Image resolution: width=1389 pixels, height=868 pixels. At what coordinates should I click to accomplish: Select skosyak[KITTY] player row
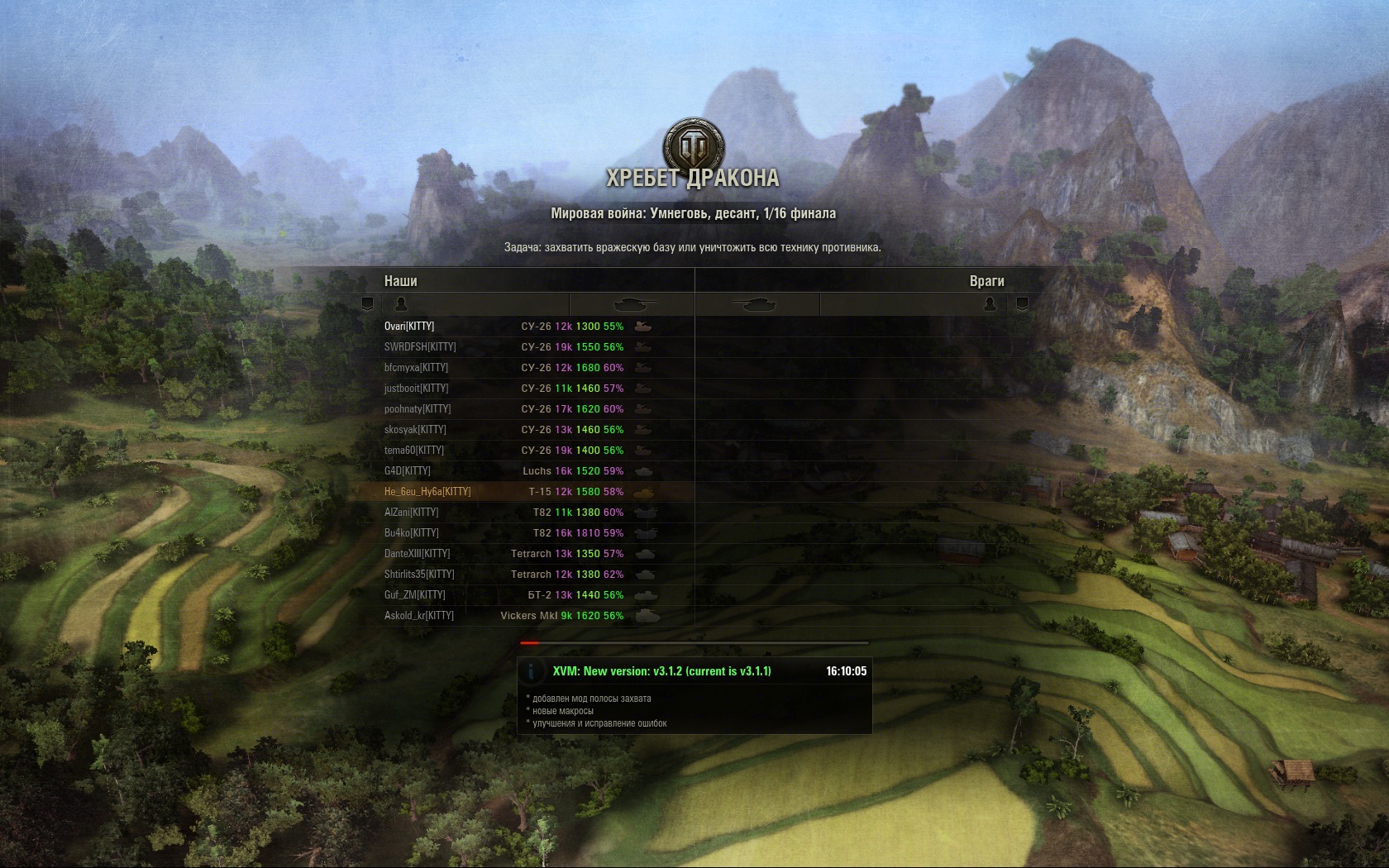point(415,430)
